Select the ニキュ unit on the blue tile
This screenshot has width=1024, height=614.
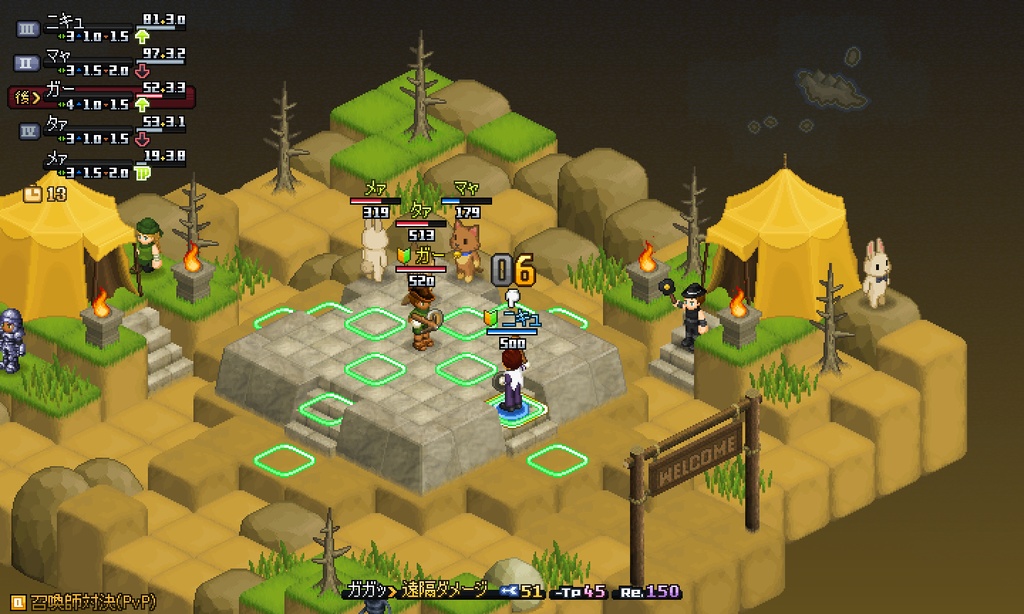512,381
